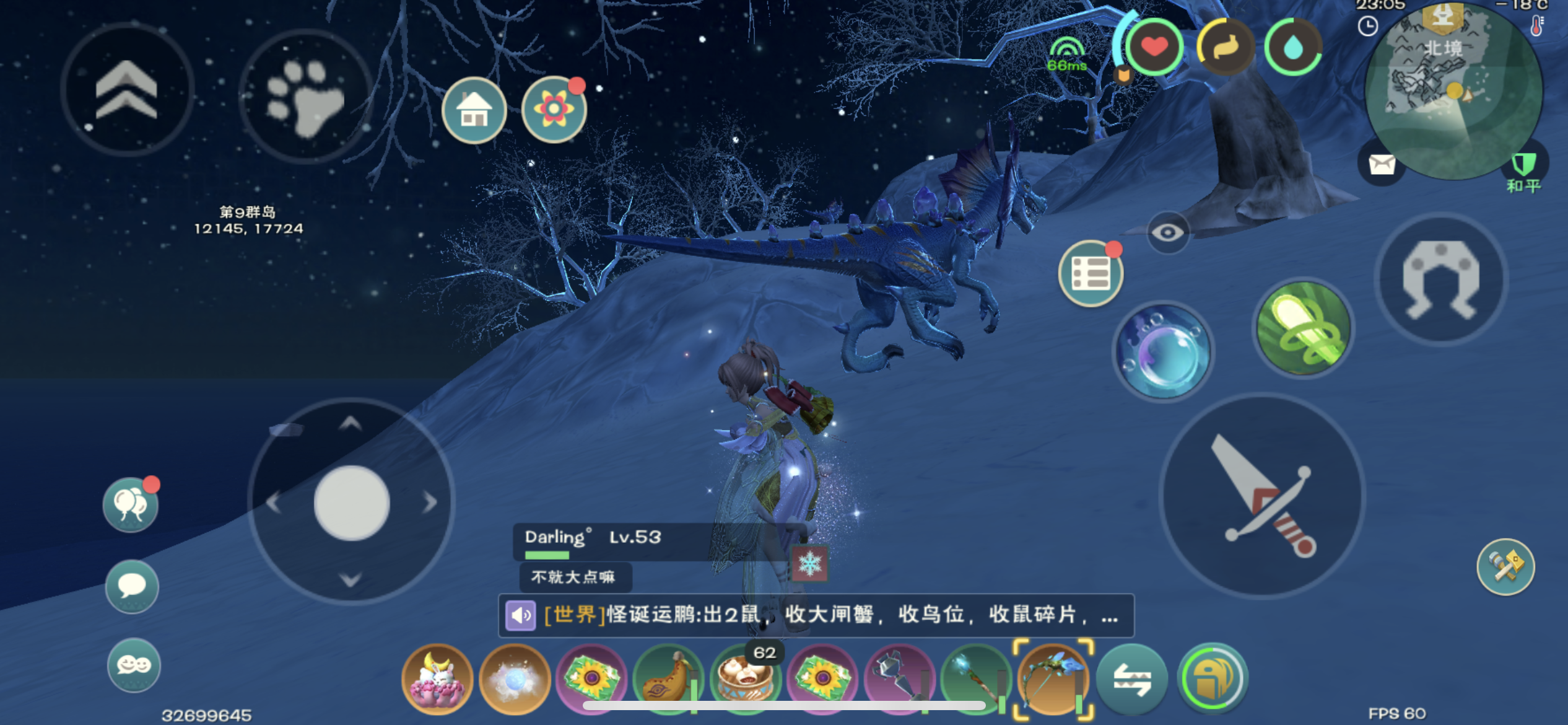Viewport: 1568px width, 725px height.
Task: Open the hammer build tool button
Action: pos(1505,566)
